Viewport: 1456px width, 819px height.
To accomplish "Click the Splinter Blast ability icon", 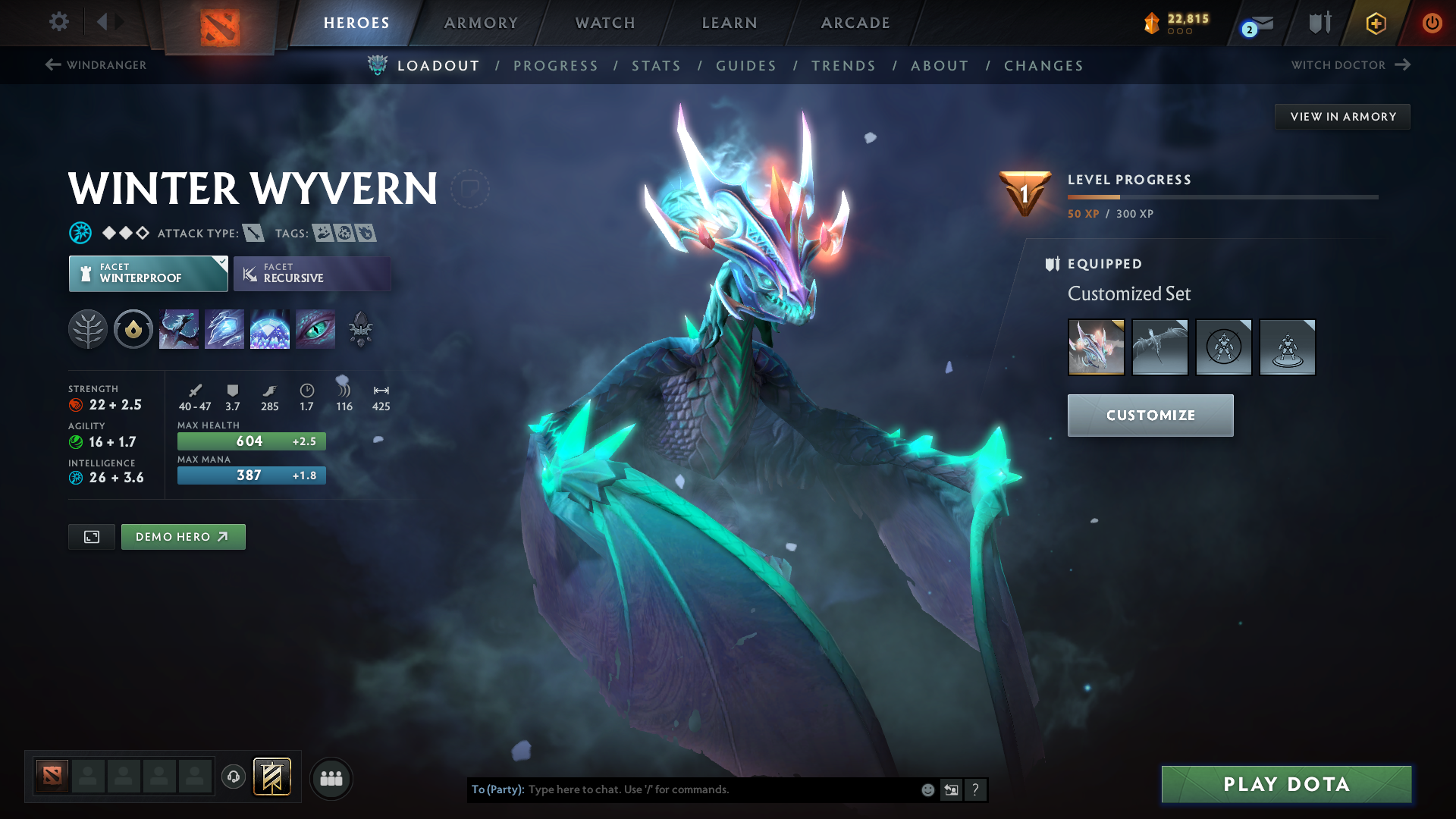I will 224,329.
